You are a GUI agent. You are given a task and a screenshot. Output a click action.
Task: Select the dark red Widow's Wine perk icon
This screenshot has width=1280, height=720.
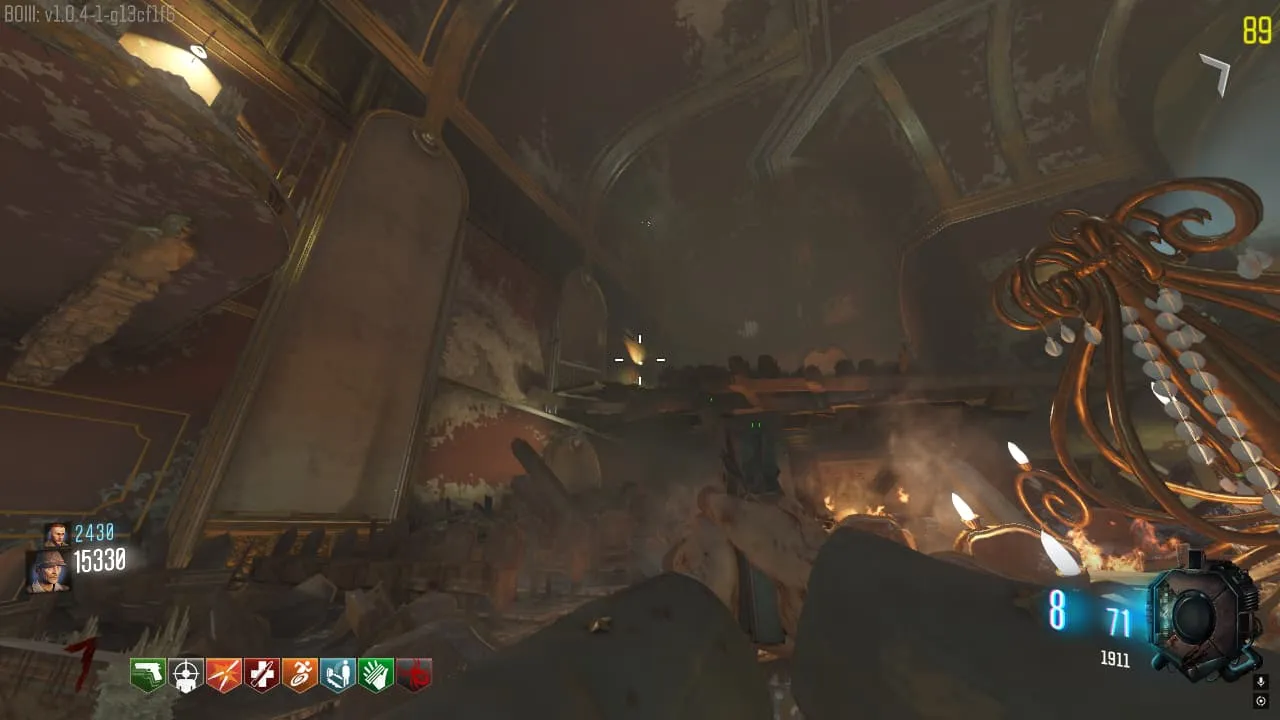(x=414, y=675)
